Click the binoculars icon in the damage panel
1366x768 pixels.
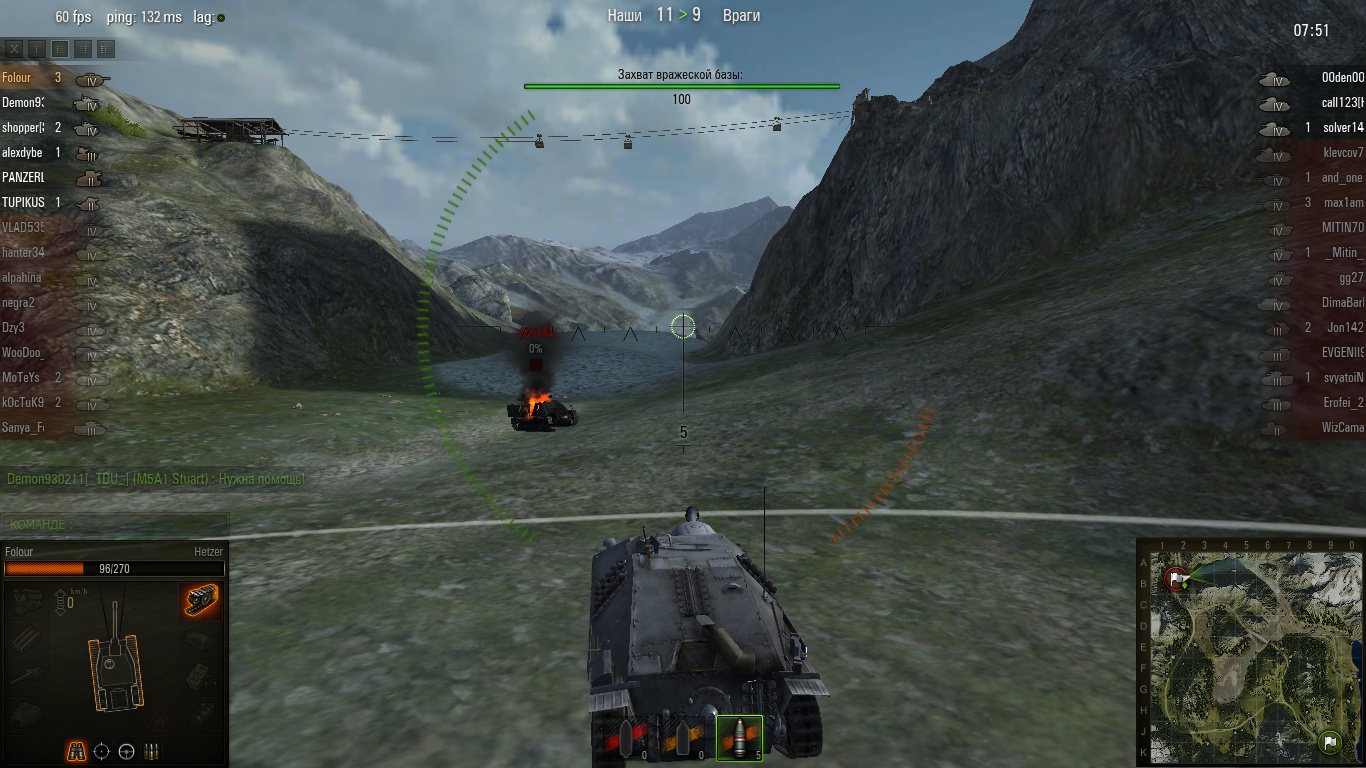(76, 751)
